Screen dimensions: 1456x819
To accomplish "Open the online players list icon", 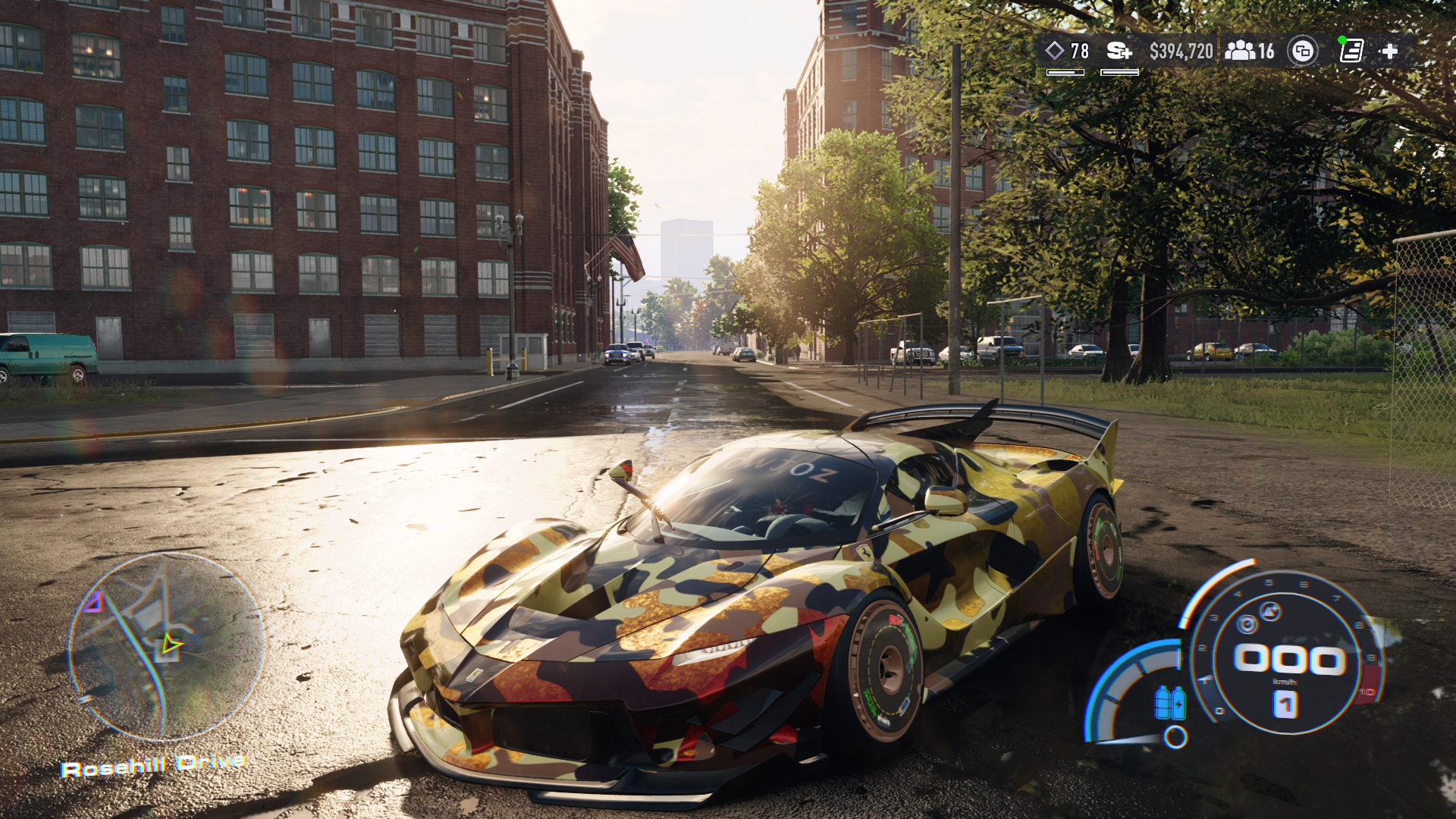I will coord(1241,51).
